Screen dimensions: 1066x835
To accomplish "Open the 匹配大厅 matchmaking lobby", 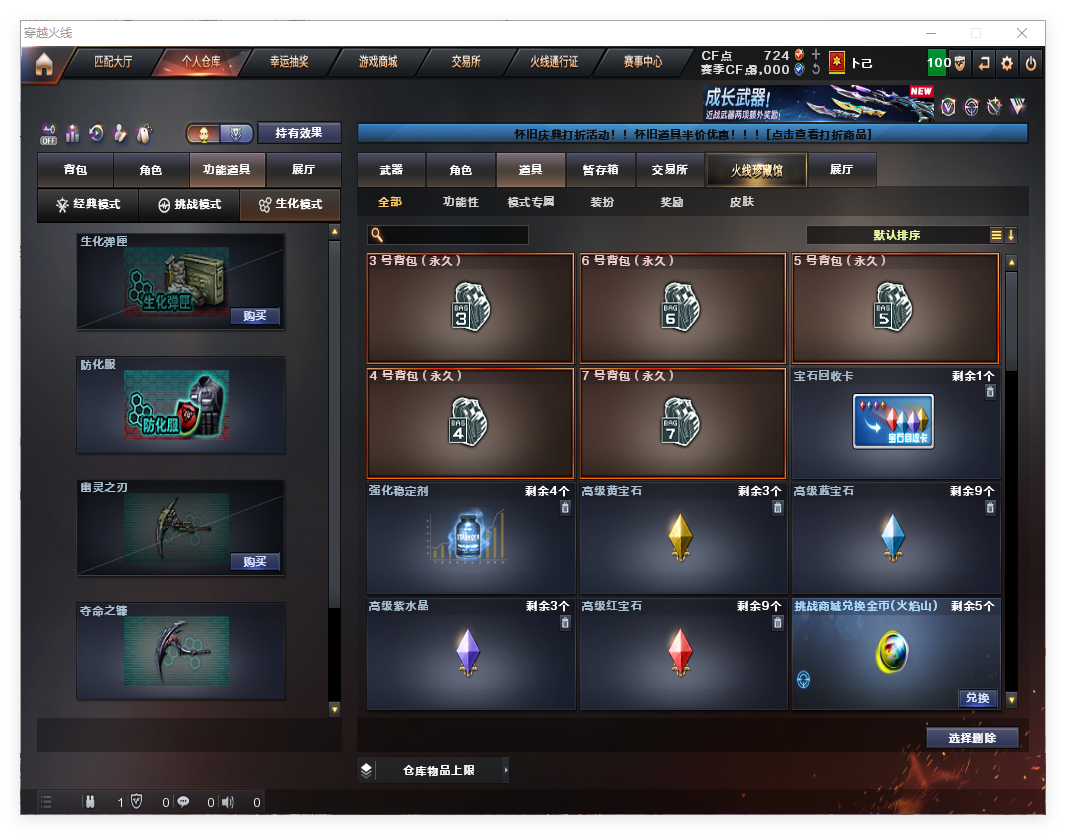I will 113,62.
